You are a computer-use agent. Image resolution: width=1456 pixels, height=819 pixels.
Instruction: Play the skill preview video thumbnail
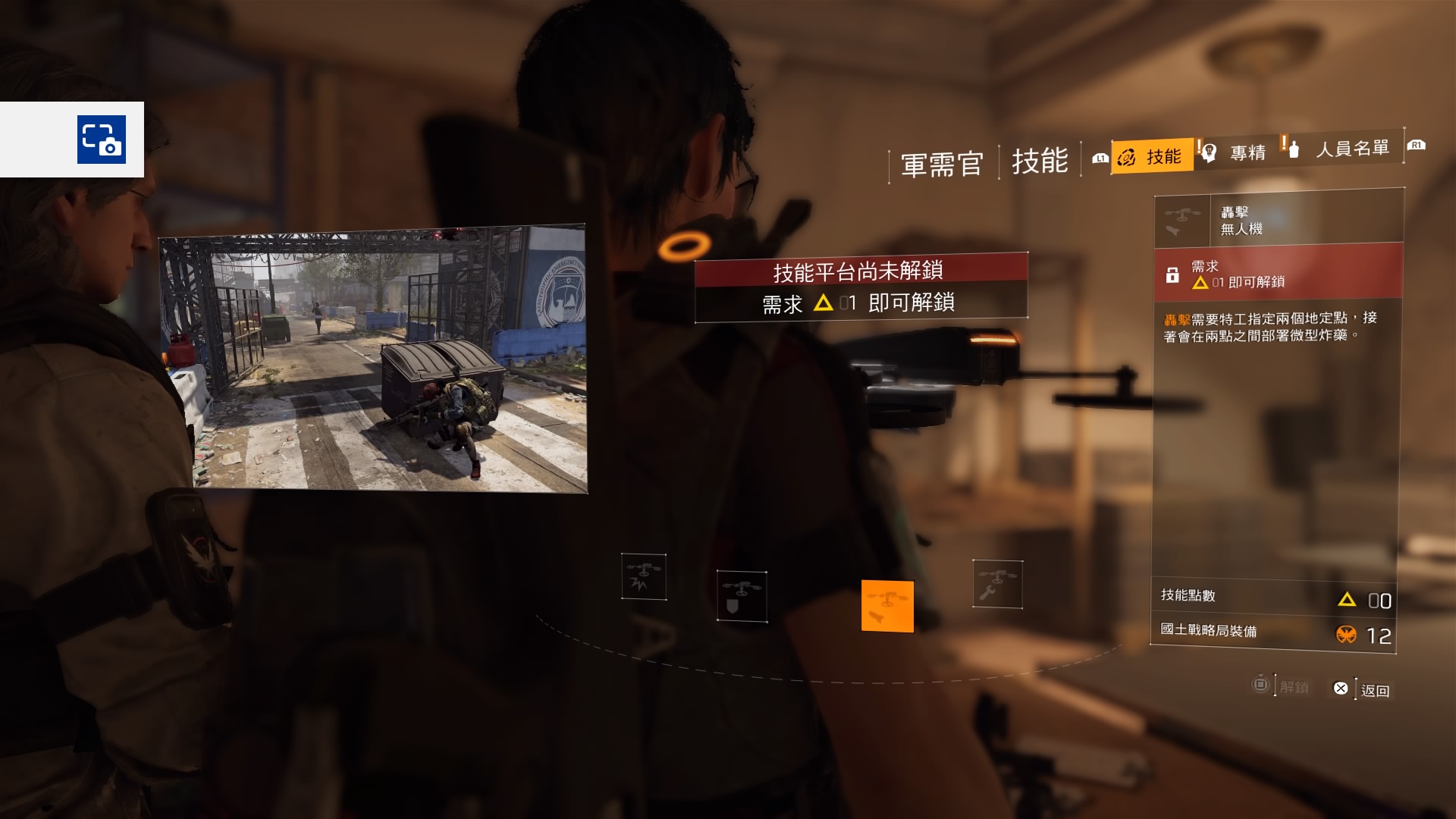[x=372, y=358]
